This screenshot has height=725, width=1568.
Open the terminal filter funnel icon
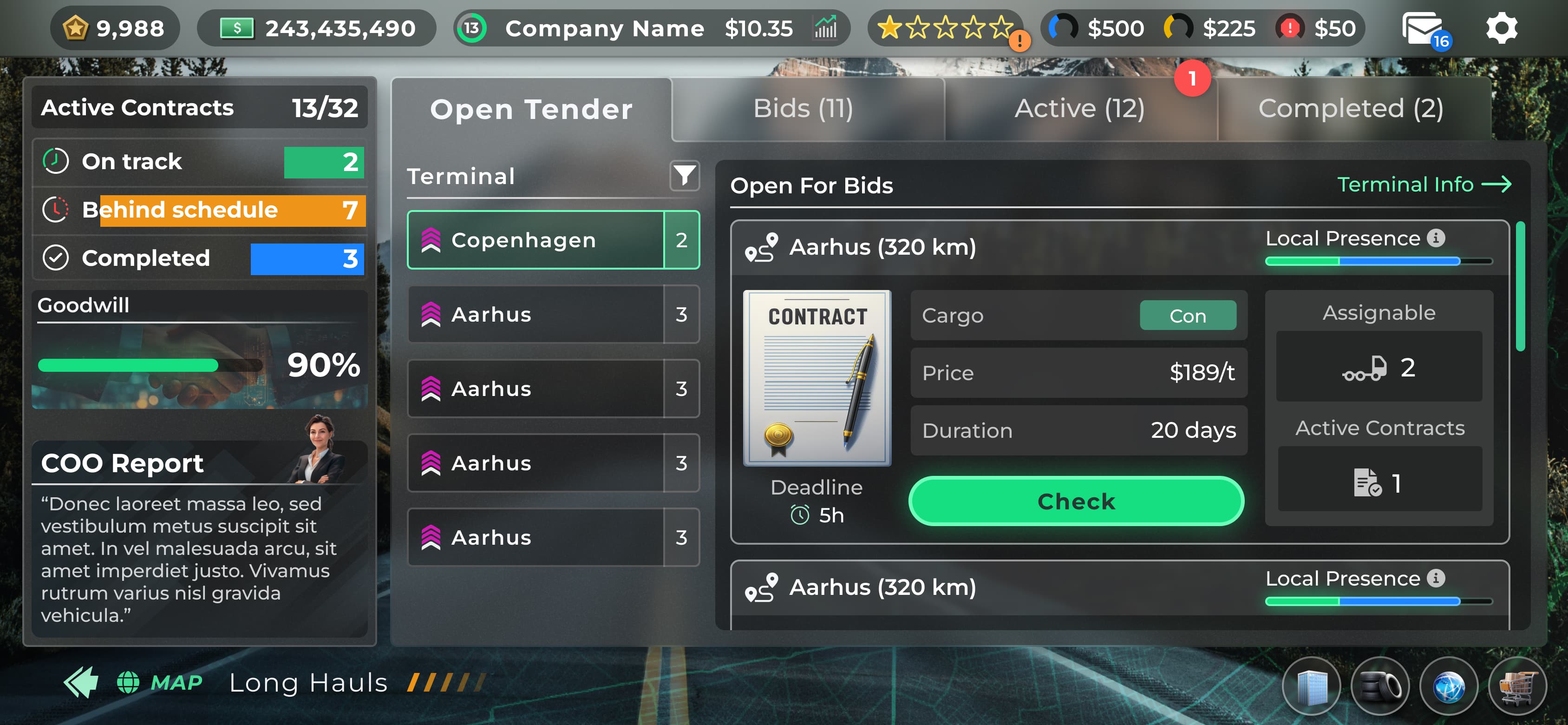684,176
